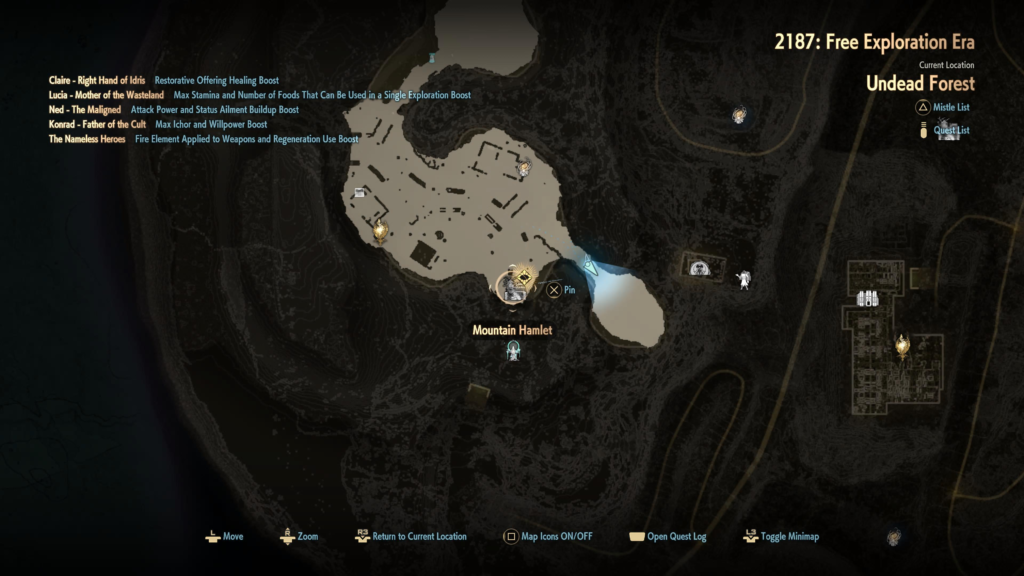The height and width of the screenshot is (576, 1024).
Task: Click the golden flame marker beside the hamlet ruins
Action: pos(380,232)
